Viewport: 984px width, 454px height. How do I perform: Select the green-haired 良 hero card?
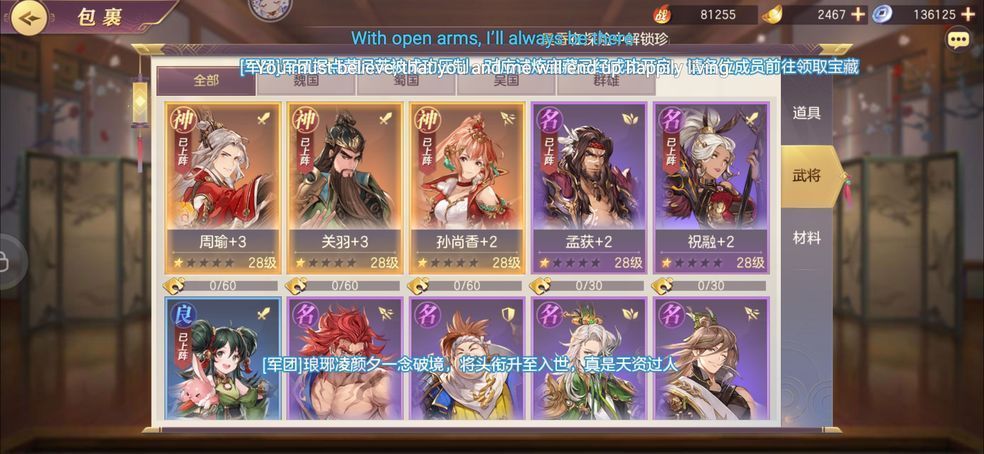click(222, 358)
